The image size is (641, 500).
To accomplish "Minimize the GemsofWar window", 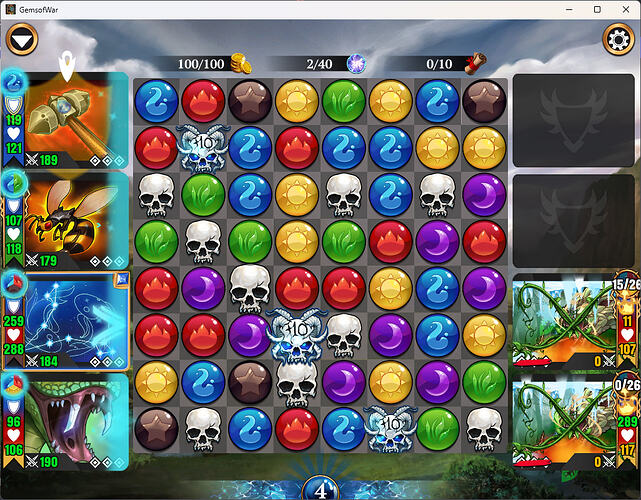I will 569,9.
